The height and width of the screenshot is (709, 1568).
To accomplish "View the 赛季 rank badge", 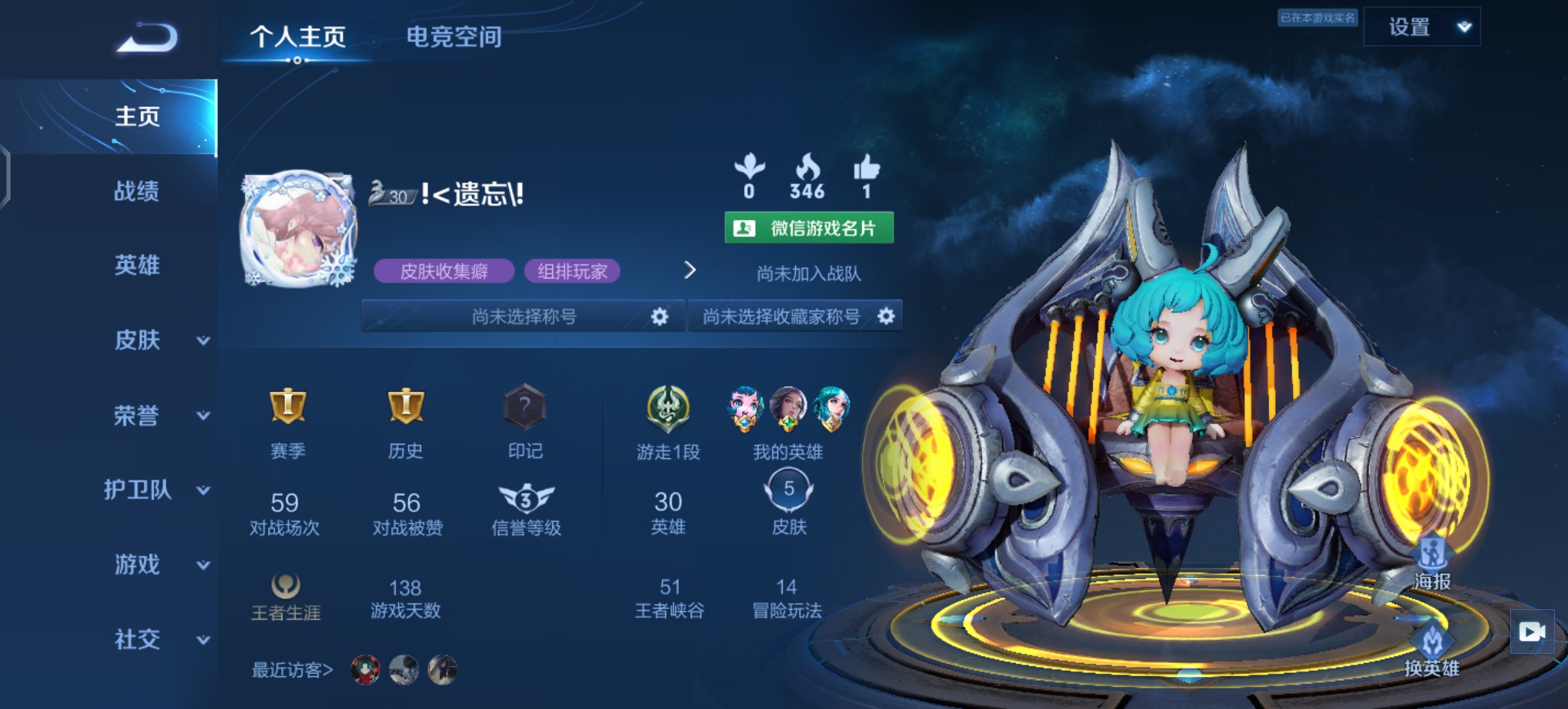I will pos(288,407).
